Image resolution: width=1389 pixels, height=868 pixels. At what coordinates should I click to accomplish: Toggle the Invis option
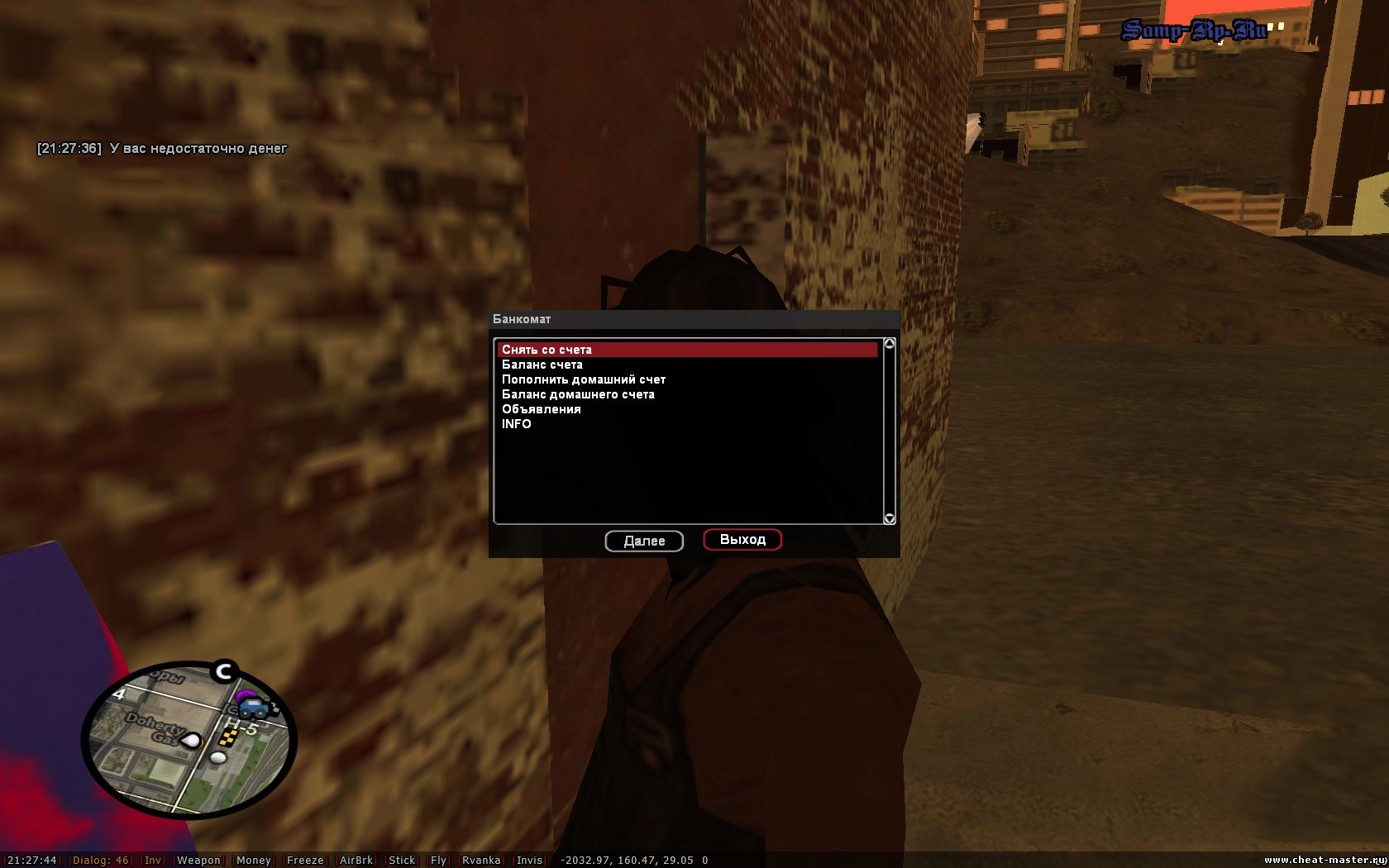529,861
